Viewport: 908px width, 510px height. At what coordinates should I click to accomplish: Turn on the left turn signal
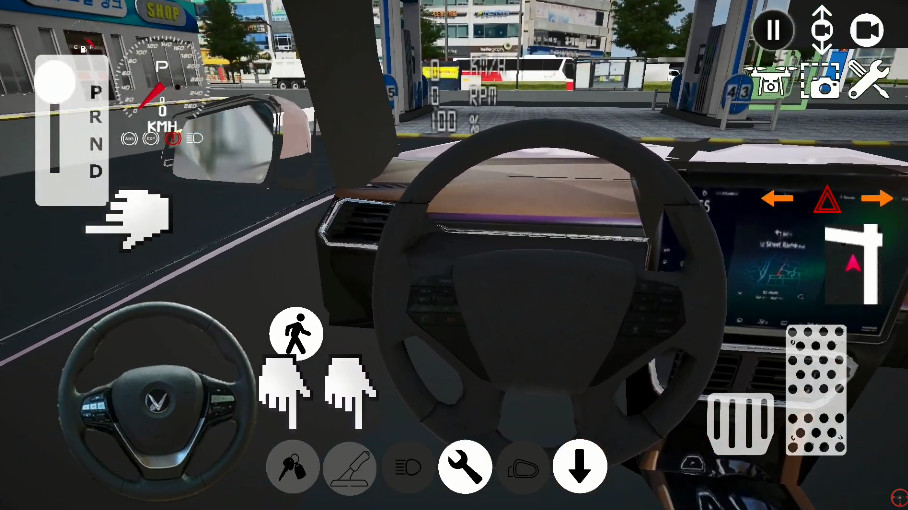tap(777, 199)
